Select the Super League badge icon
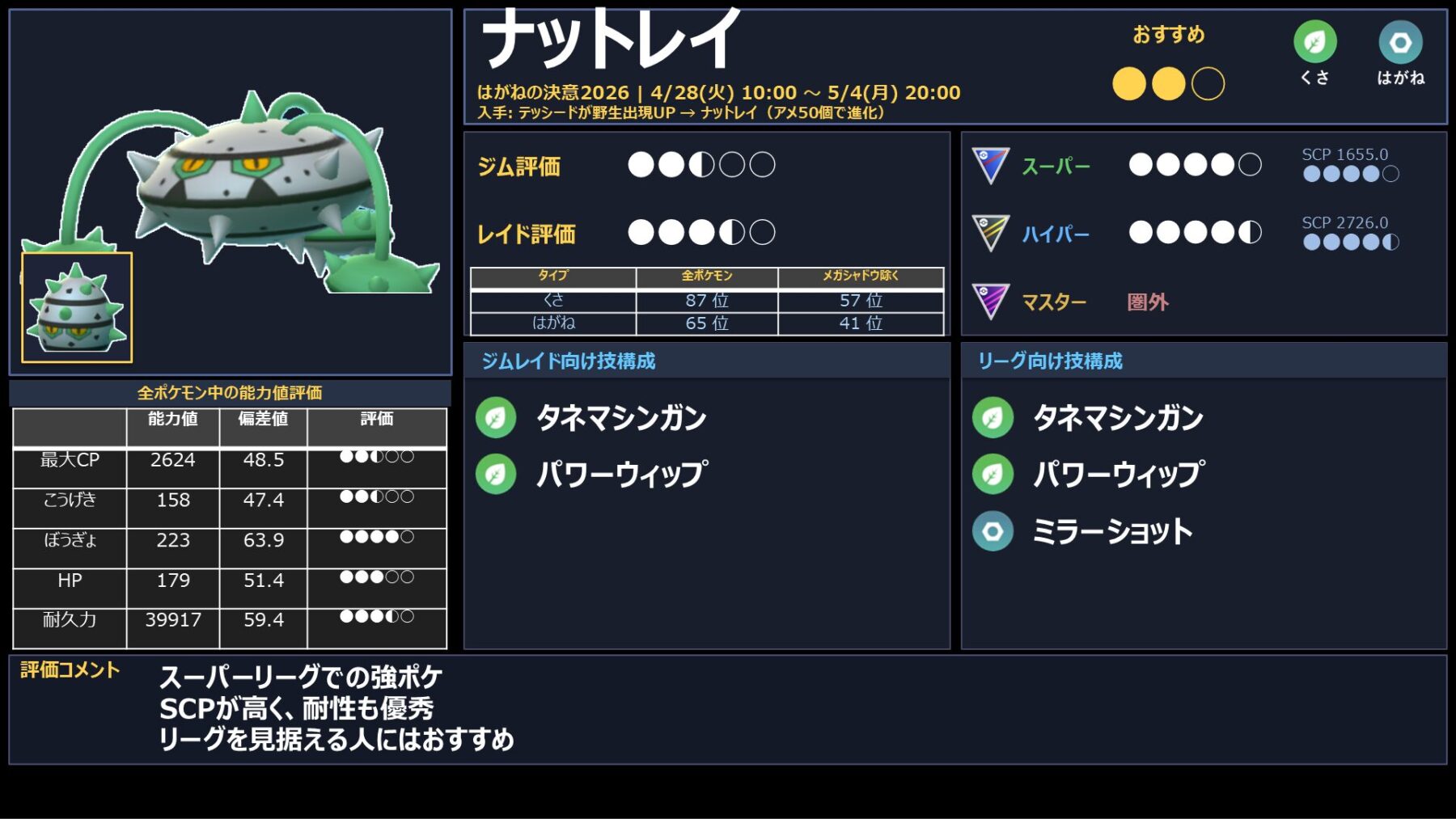Image resolution: width=1456 pixels, height=819 pixels. pyautogui.click(x=991, y=165)
